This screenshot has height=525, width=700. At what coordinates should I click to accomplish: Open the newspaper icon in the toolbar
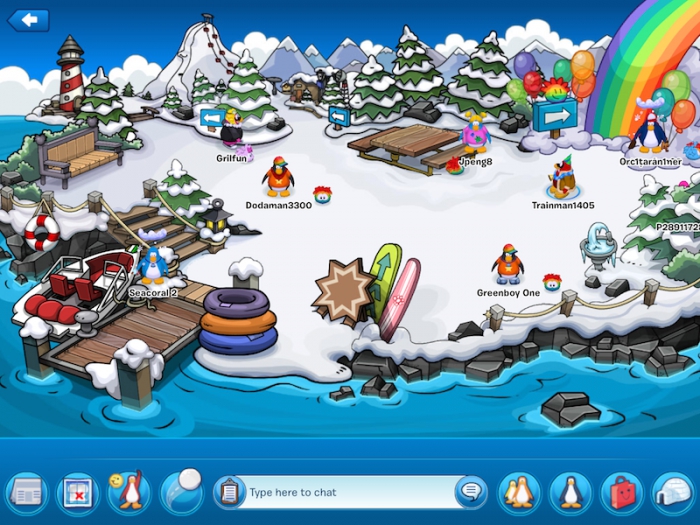pyautogui.click(x=26, y=492)
